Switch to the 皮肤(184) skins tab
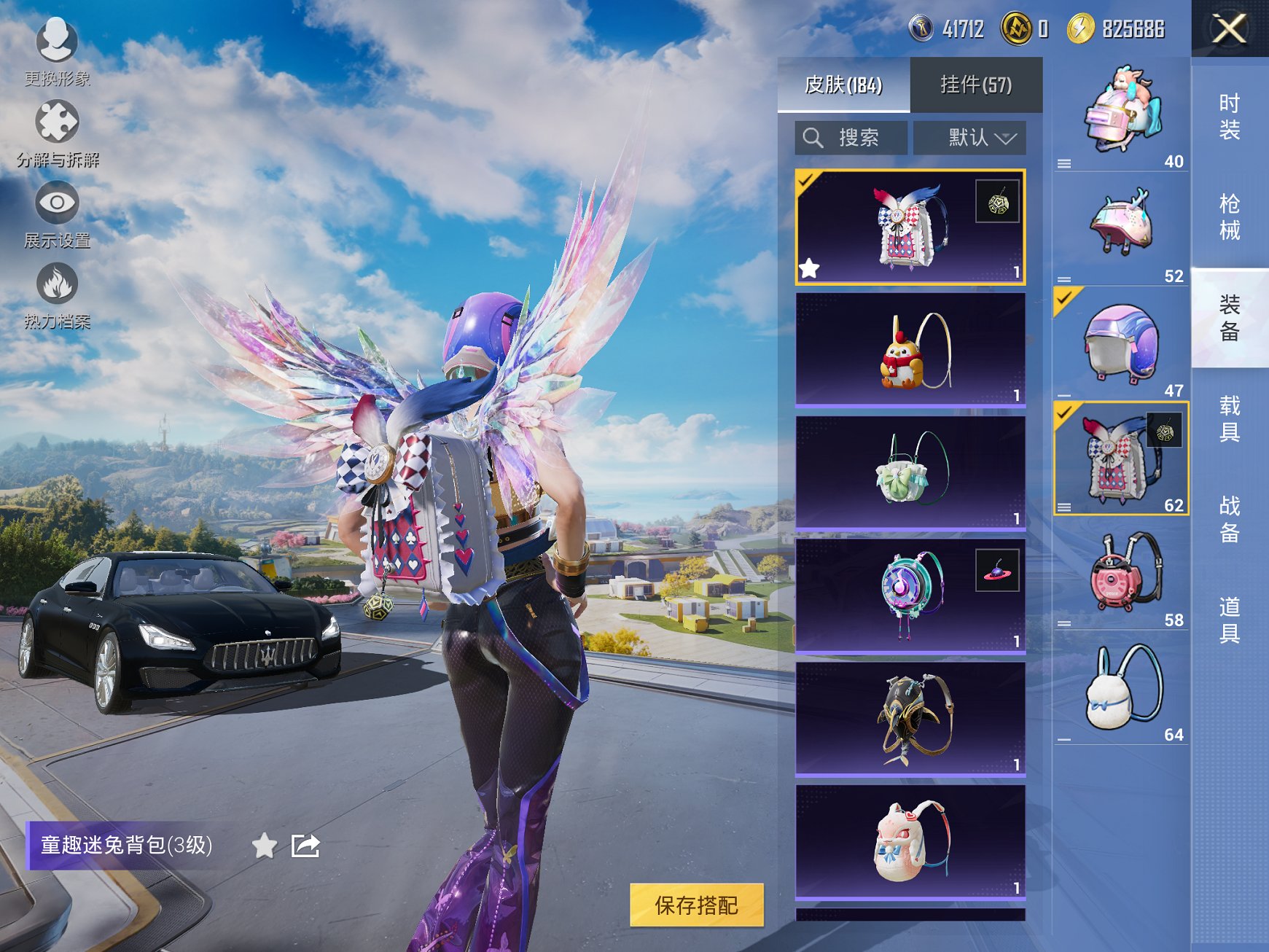Viewport: 1269px width, 952px height. coord(843,85)
